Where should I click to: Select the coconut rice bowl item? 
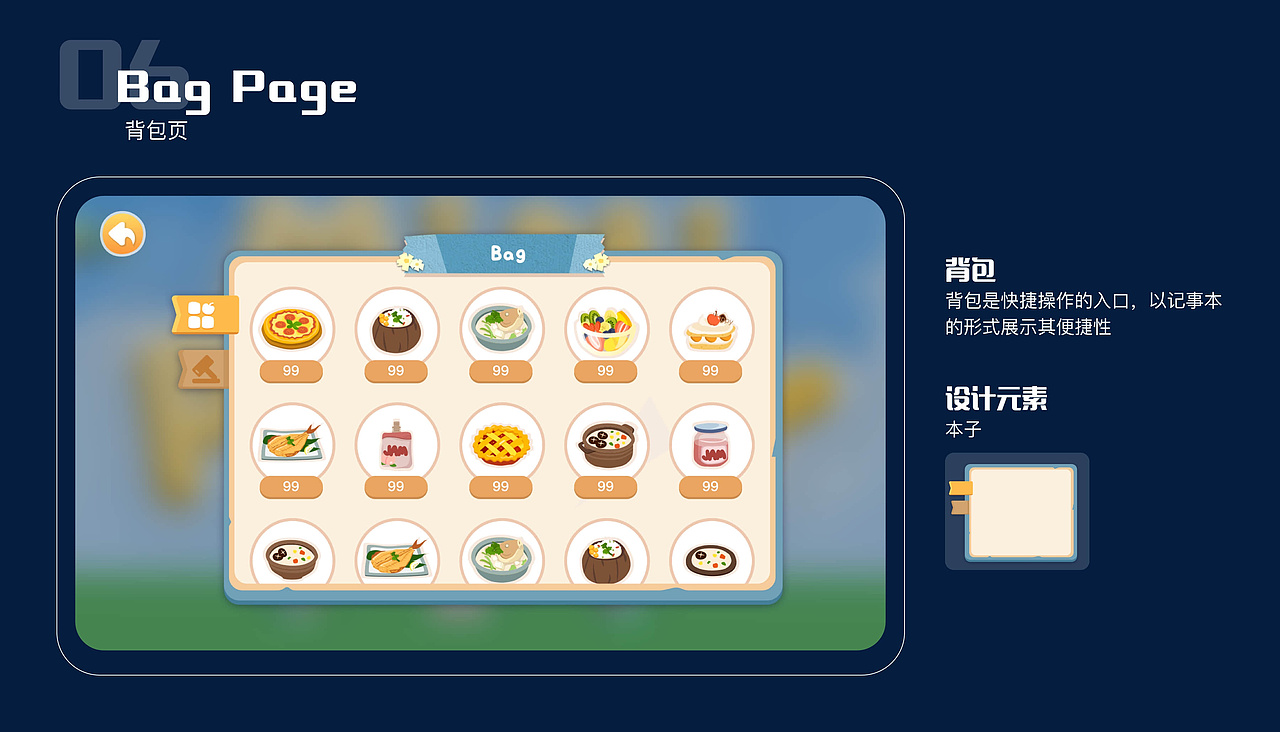click(396, 330)
